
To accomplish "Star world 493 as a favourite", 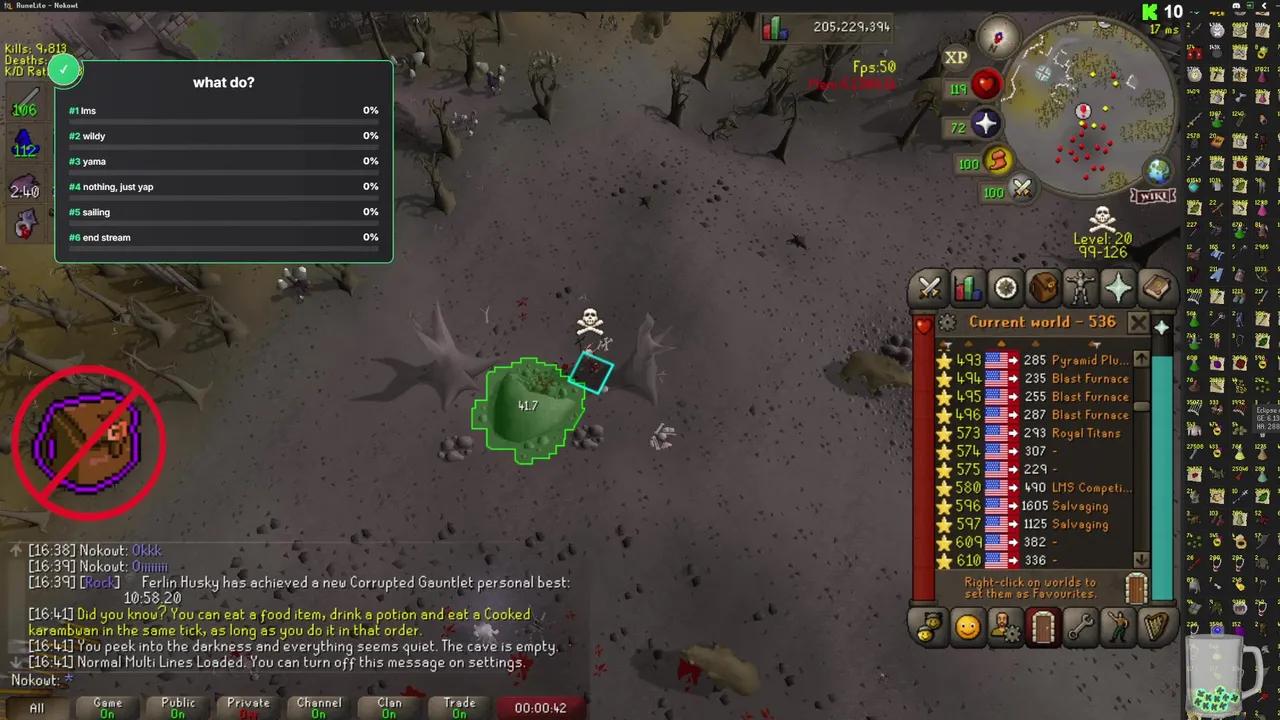I will pyautogui.click(x=946, y=360).
